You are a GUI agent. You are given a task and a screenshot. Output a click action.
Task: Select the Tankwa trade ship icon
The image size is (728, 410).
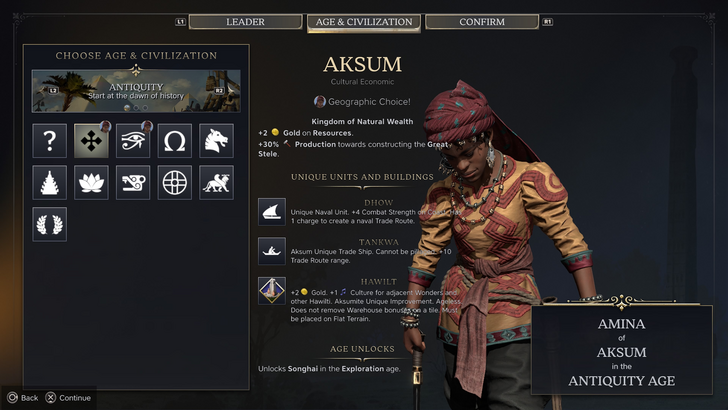click(x=272, y=250)
